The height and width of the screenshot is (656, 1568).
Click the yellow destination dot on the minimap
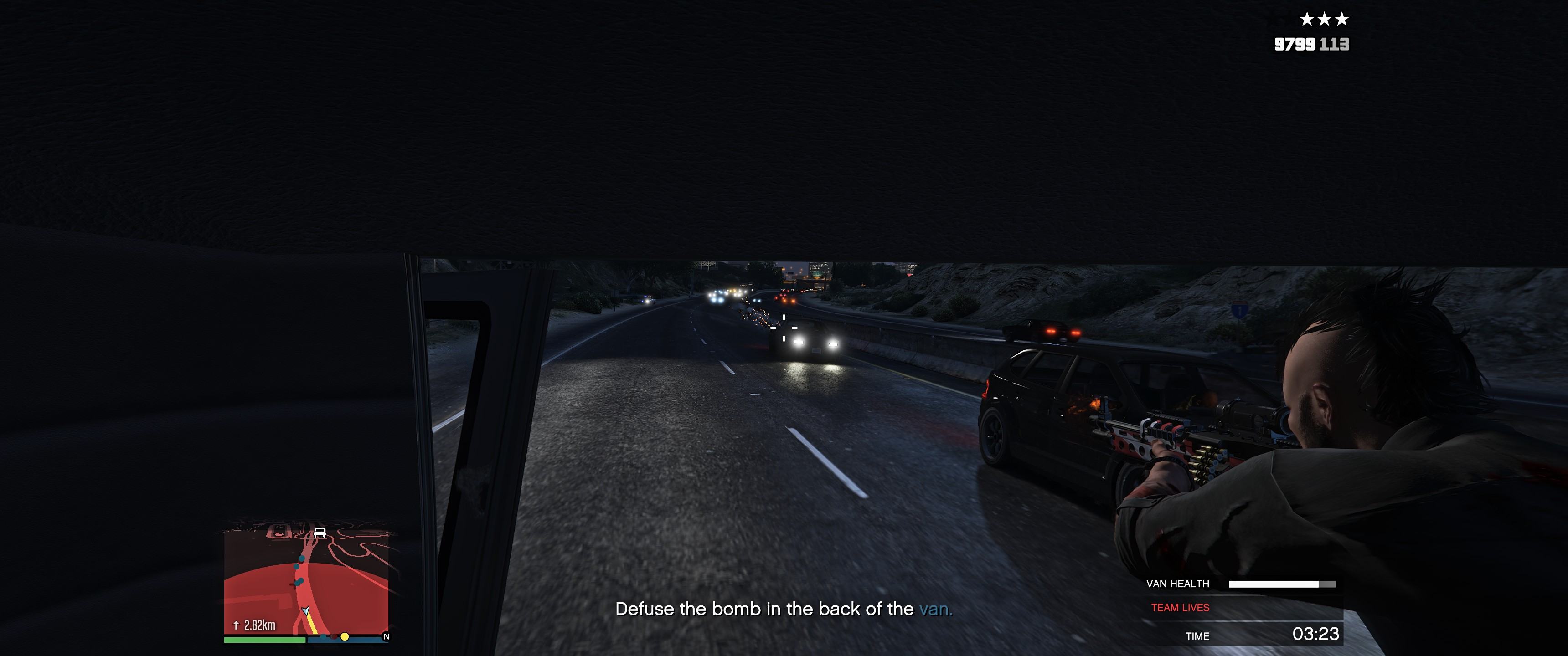point(345,637)
